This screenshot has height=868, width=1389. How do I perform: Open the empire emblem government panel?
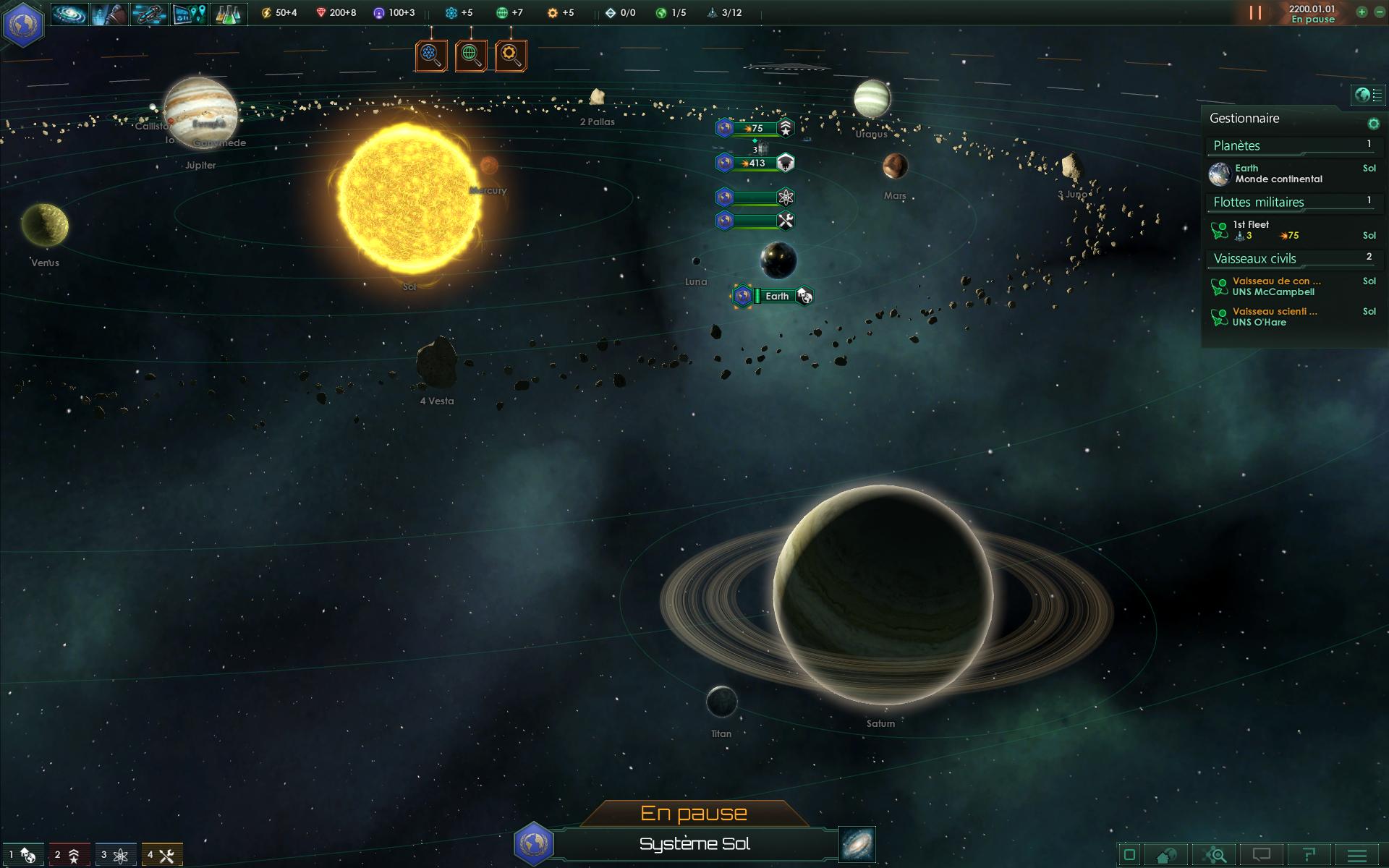23,24
